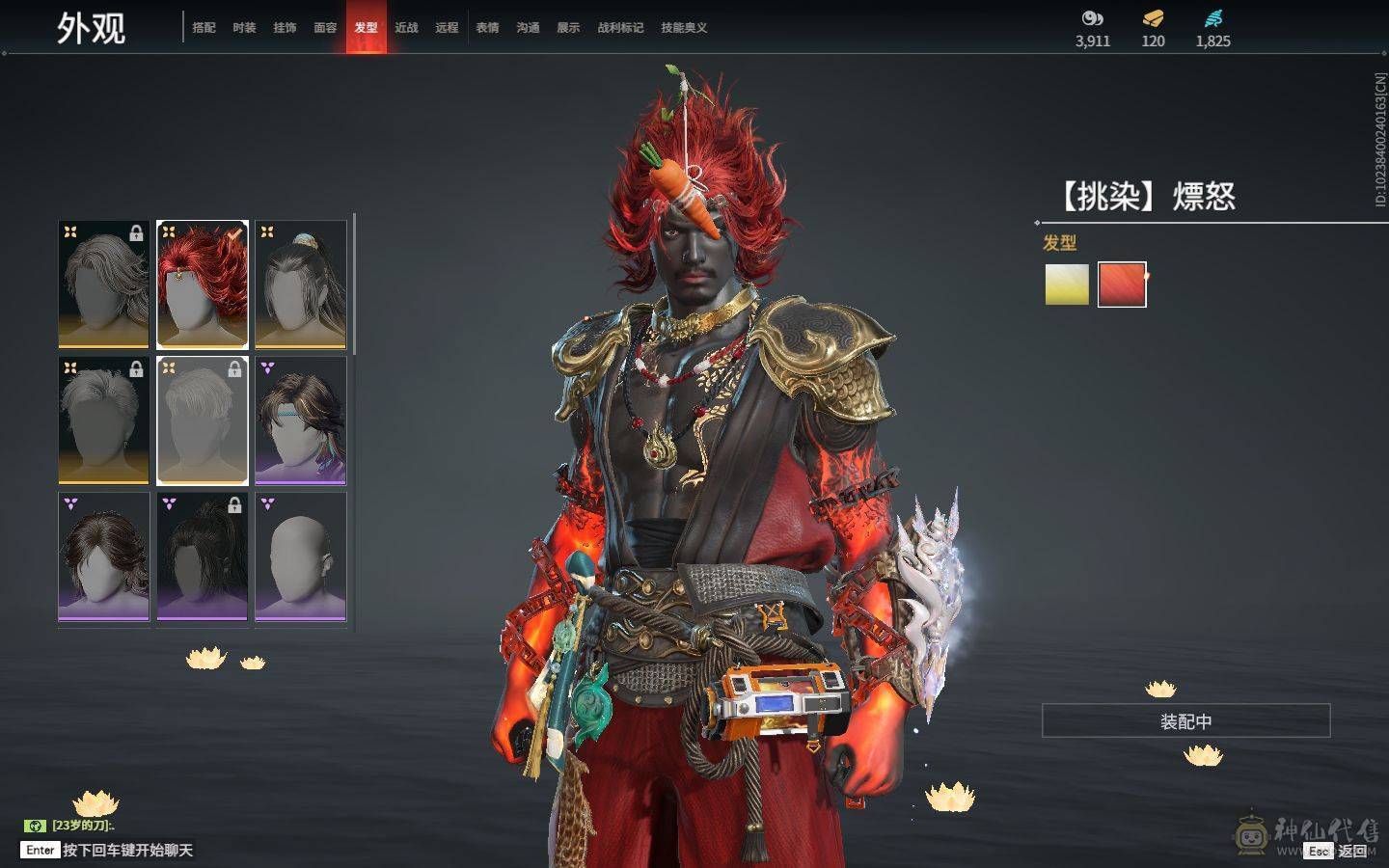Pick the hairstyle with teal headband
The width and height of the screenshot is (1389, 868).
coord(301,420)
